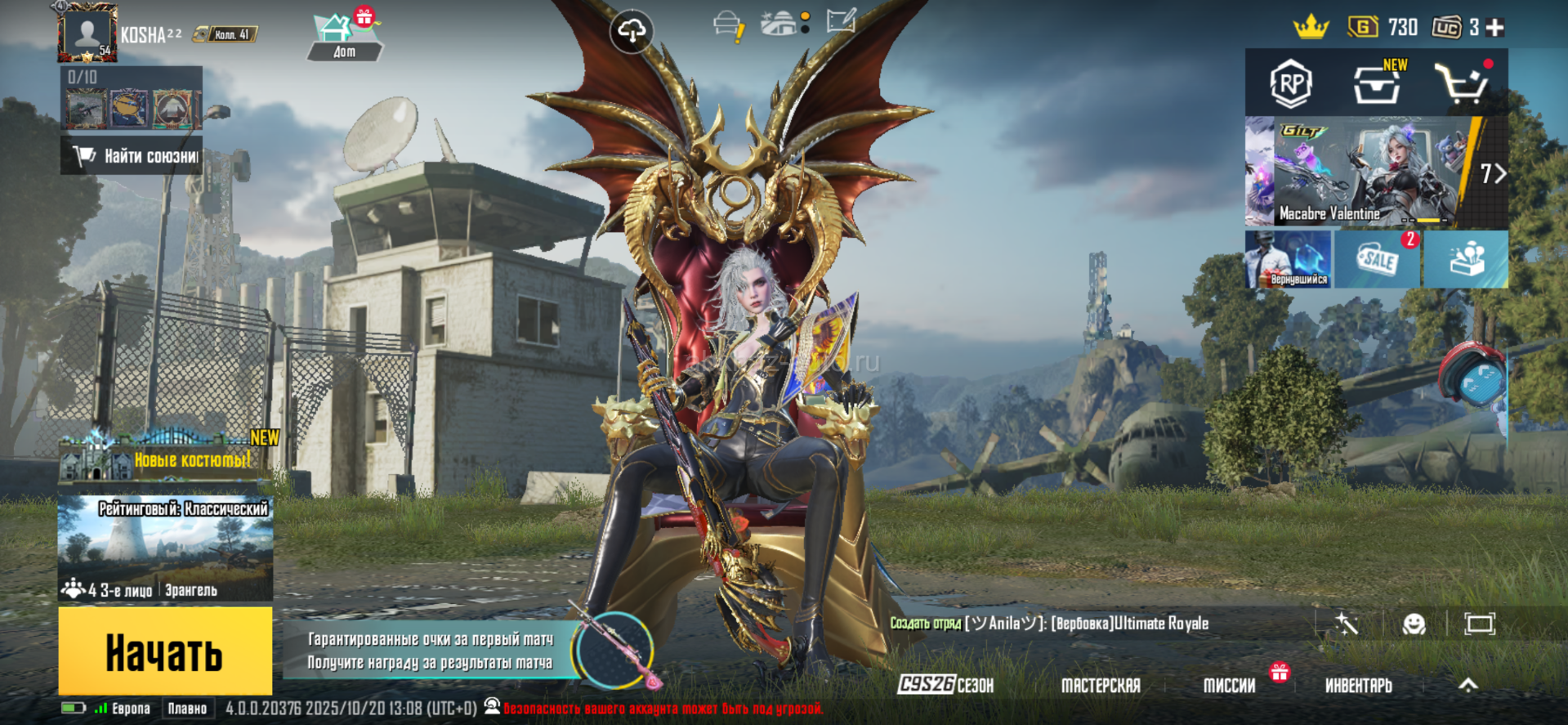Open the Мастерская workshop menu
This screenshot has width=1568, height=725.
(1100, 685)
